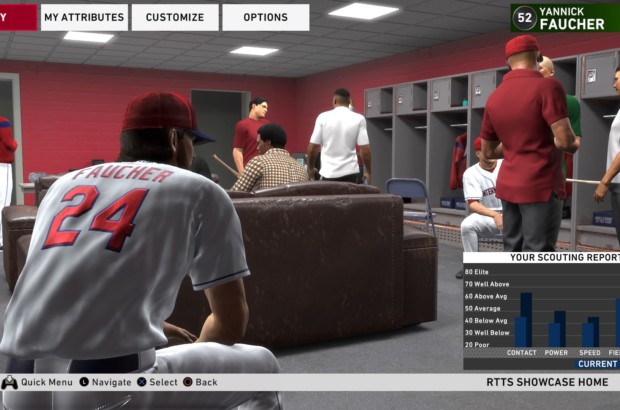Open the My Attributes tab

click(x=84, y=17)
